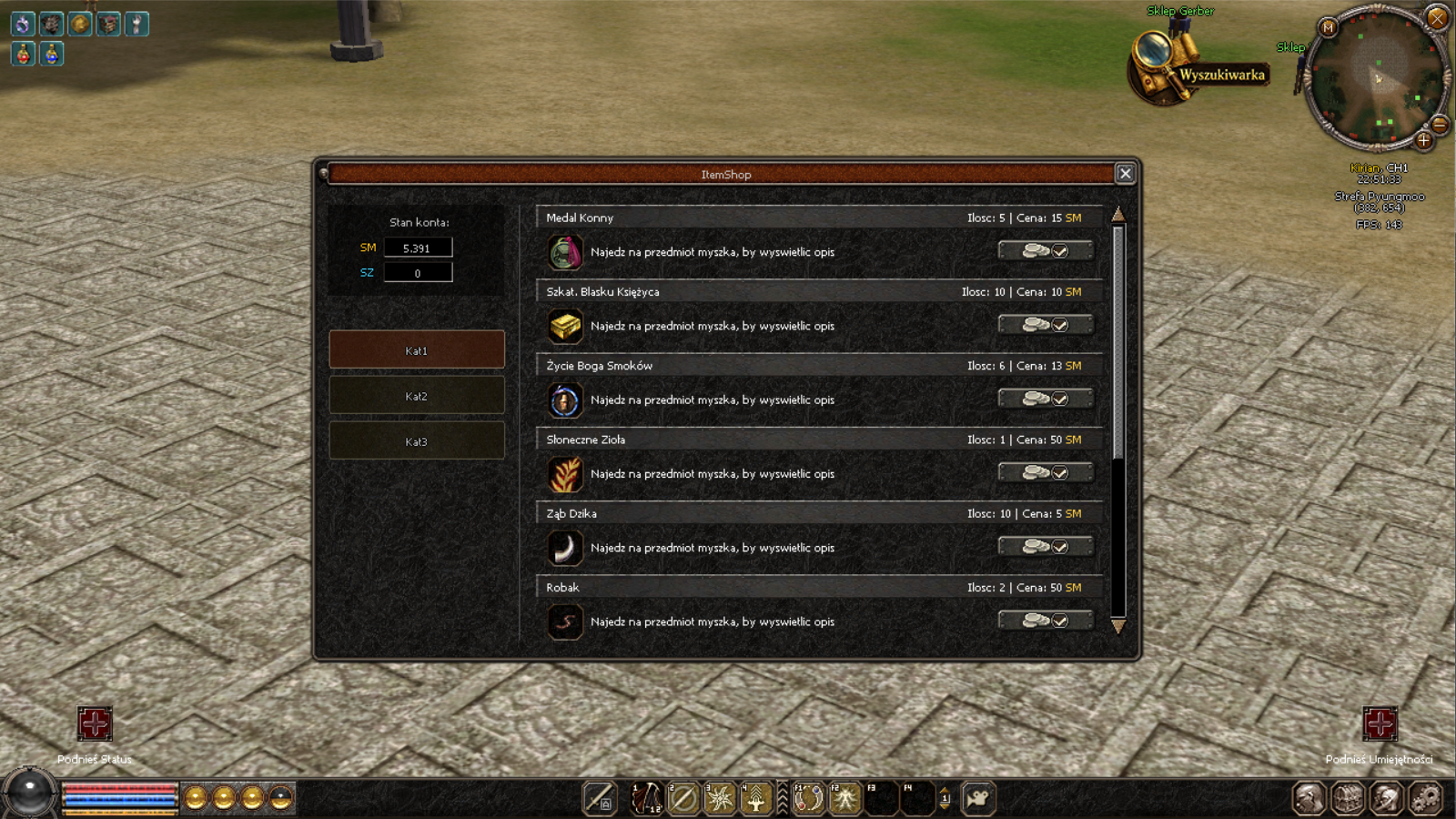Open the game settings gears icon
The image size is (1456, 819).
[1425, 798]
